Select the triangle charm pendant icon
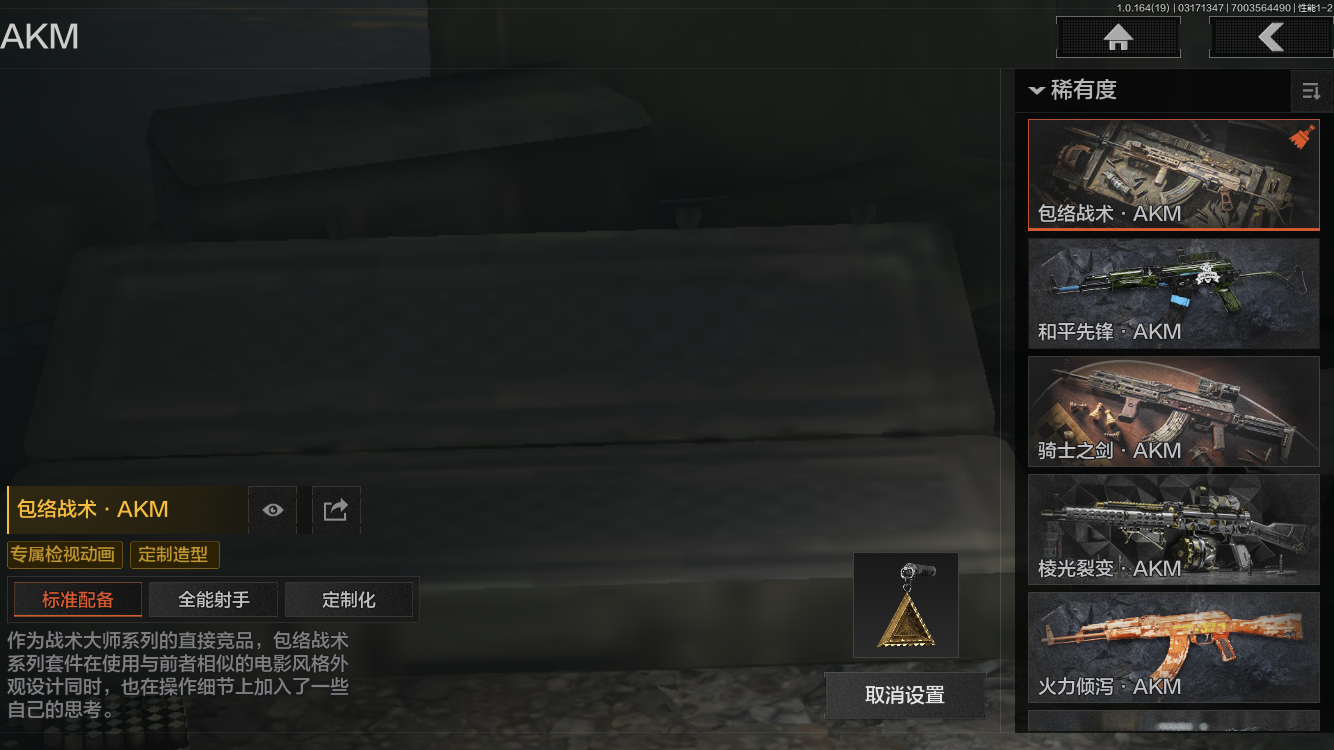This screenshot has height=750, width=1334. [905, 605]
